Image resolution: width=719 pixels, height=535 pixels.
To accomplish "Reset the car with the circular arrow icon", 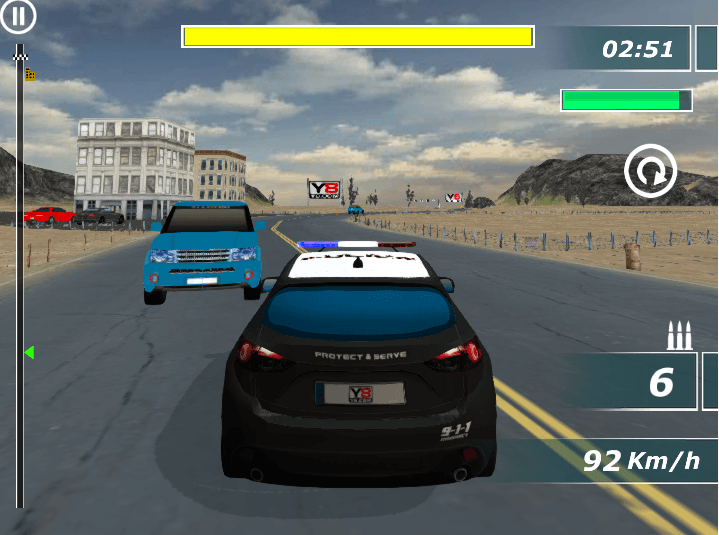I will click(x=650, y=172).
